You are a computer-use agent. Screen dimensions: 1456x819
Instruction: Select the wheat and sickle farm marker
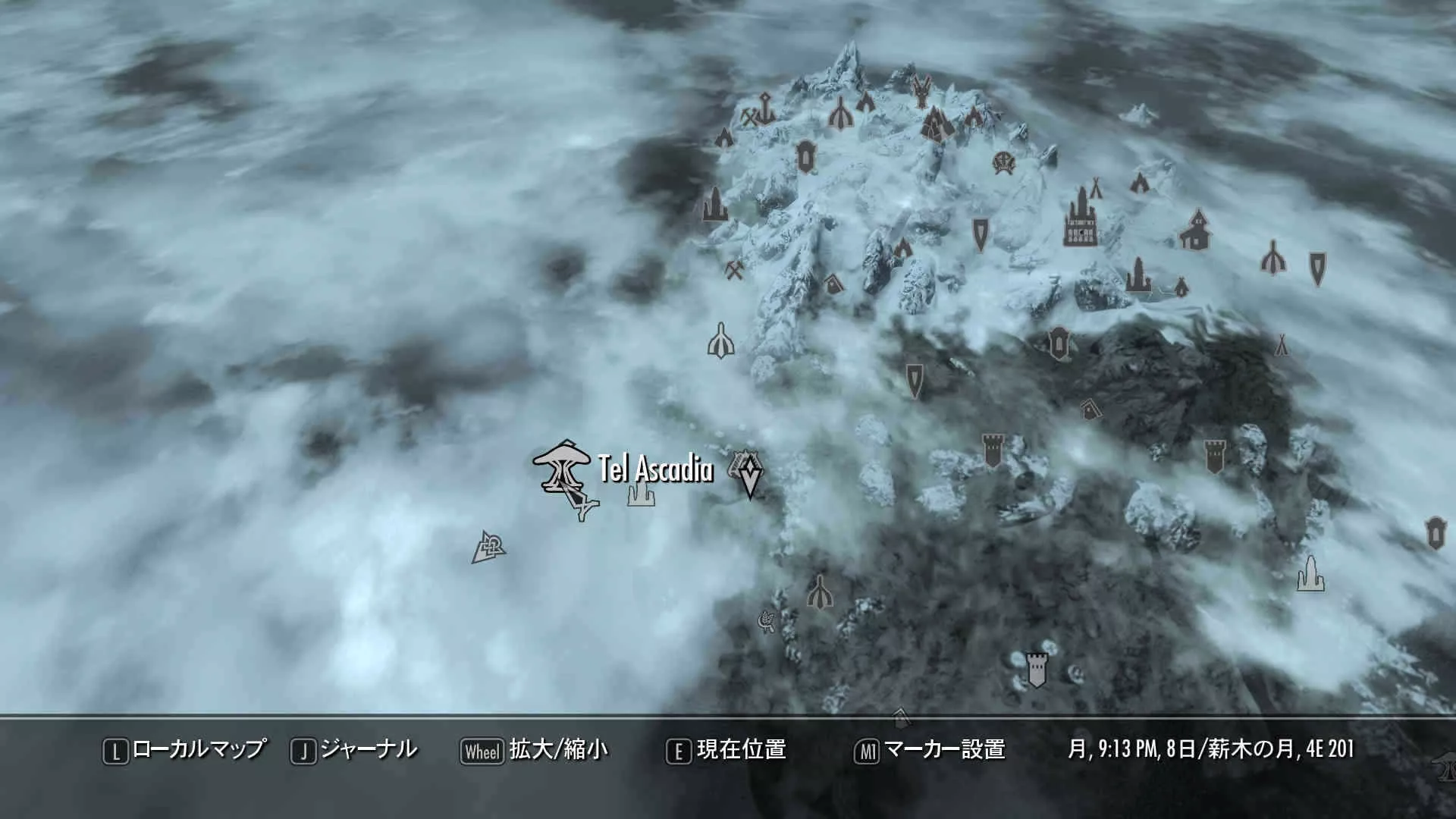pyautogui.click(x=766, y=623)
